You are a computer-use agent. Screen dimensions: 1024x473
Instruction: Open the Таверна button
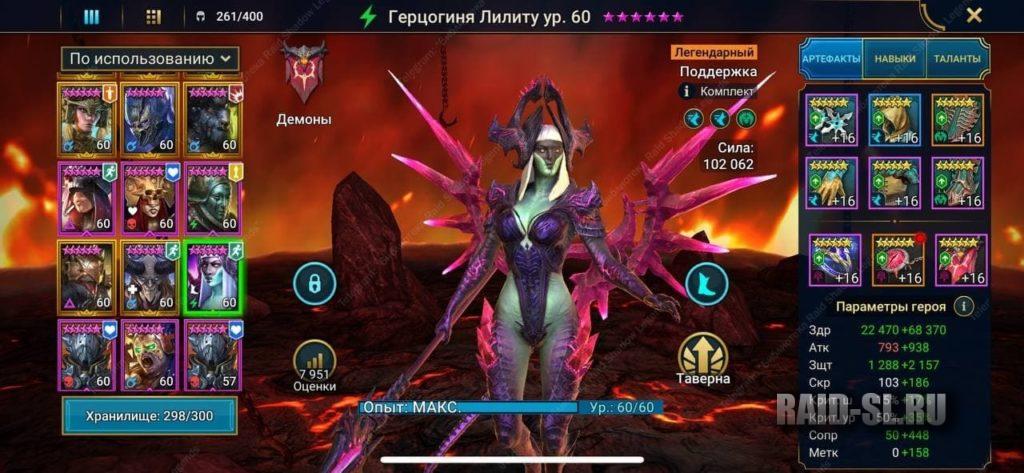[x=702, y=359]
